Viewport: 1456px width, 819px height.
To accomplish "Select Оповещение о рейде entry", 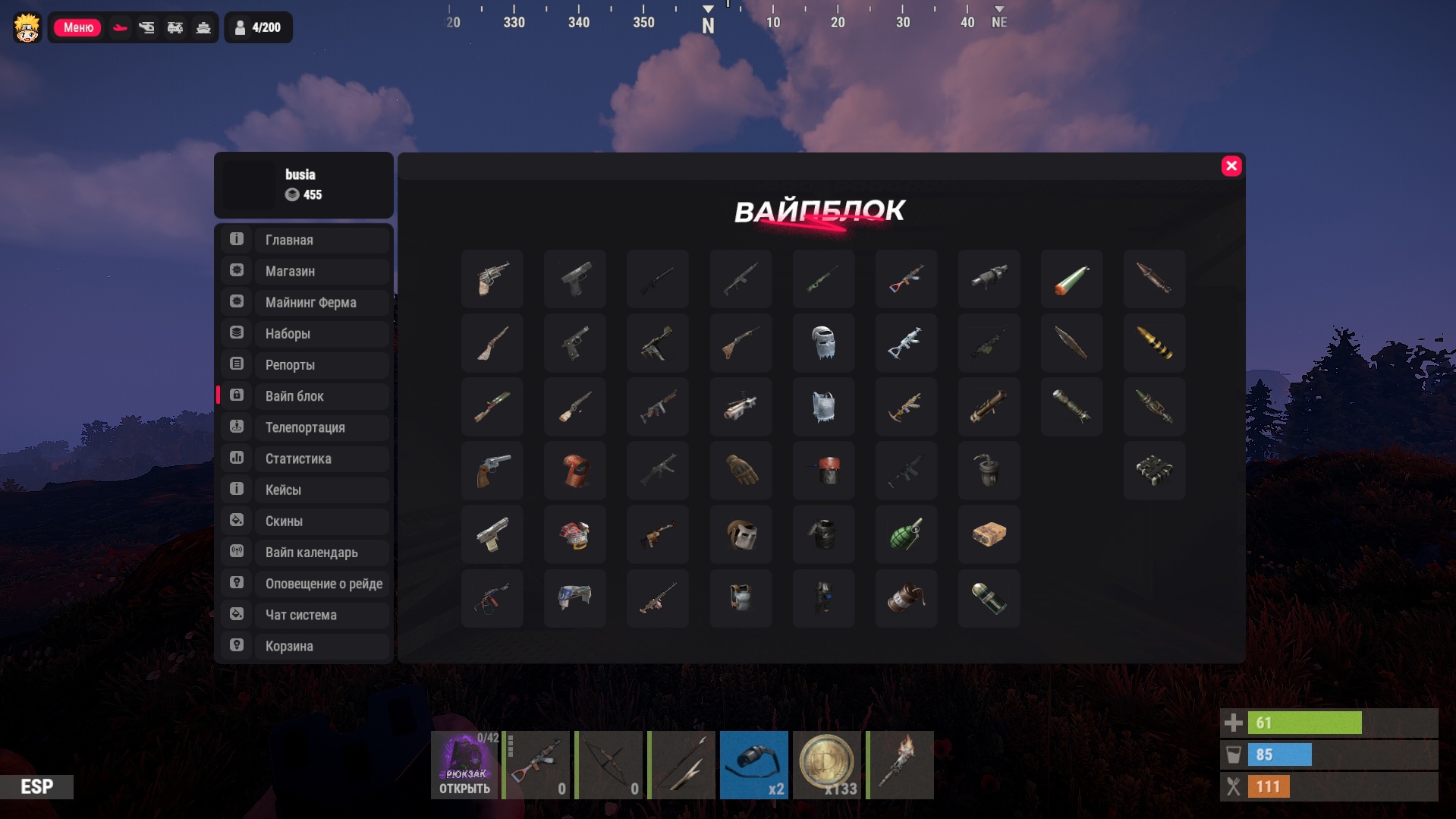I will click(x=305, y=584).
